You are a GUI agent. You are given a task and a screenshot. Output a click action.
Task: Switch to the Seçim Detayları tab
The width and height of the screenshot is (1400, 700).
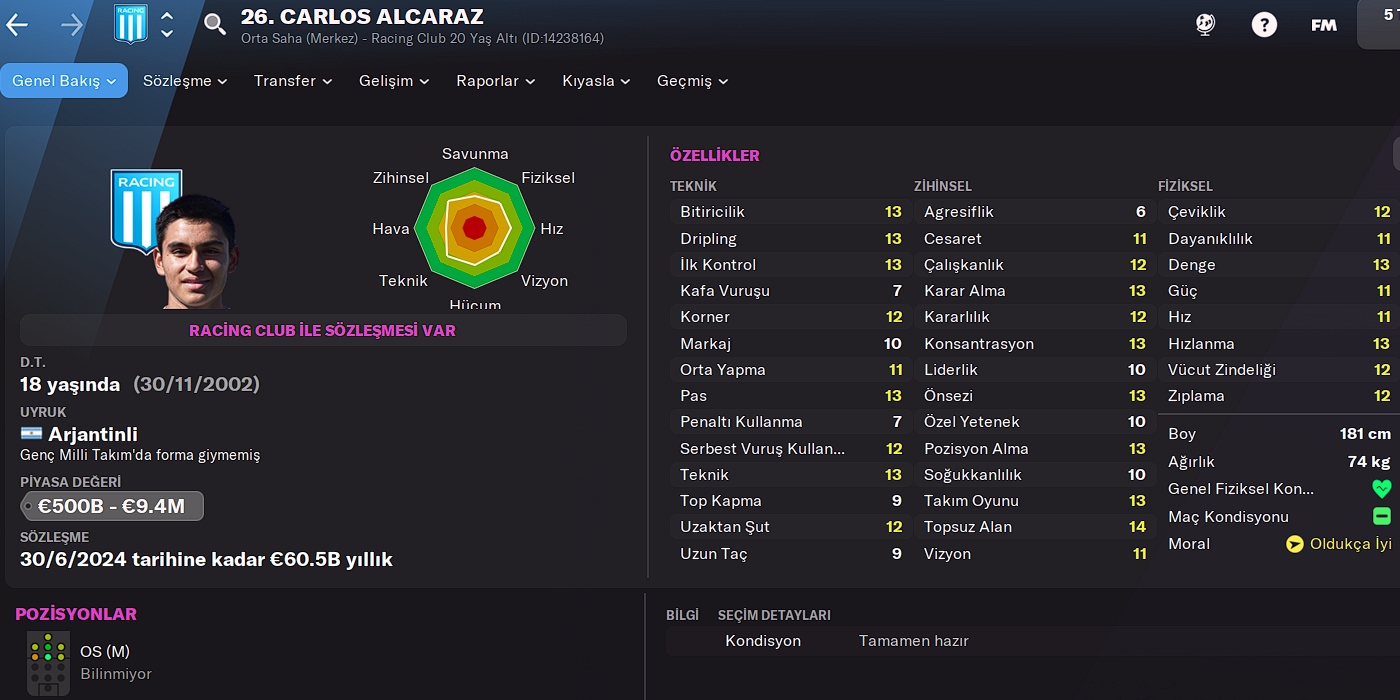pos(774,615)
